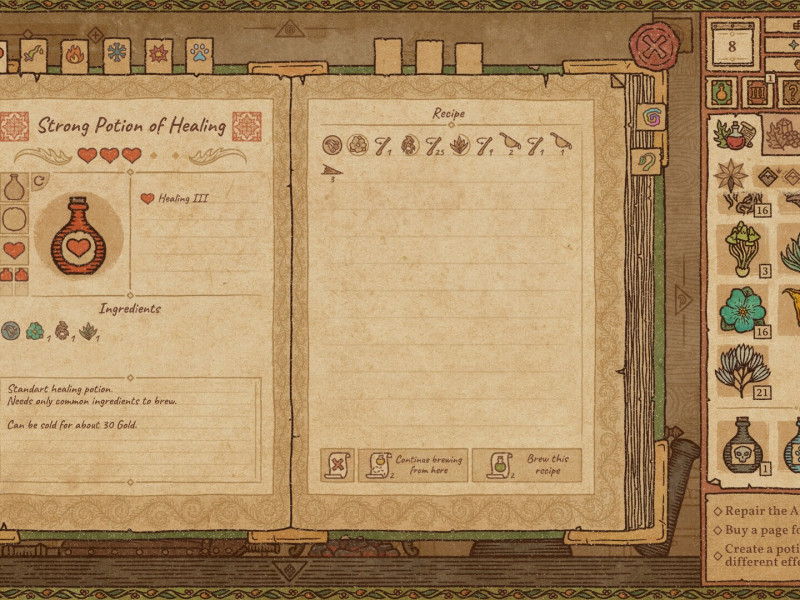Click the potion bottle shape option
Screen dimensions: 800x600
pyautogui.click(x=14, y=187)
